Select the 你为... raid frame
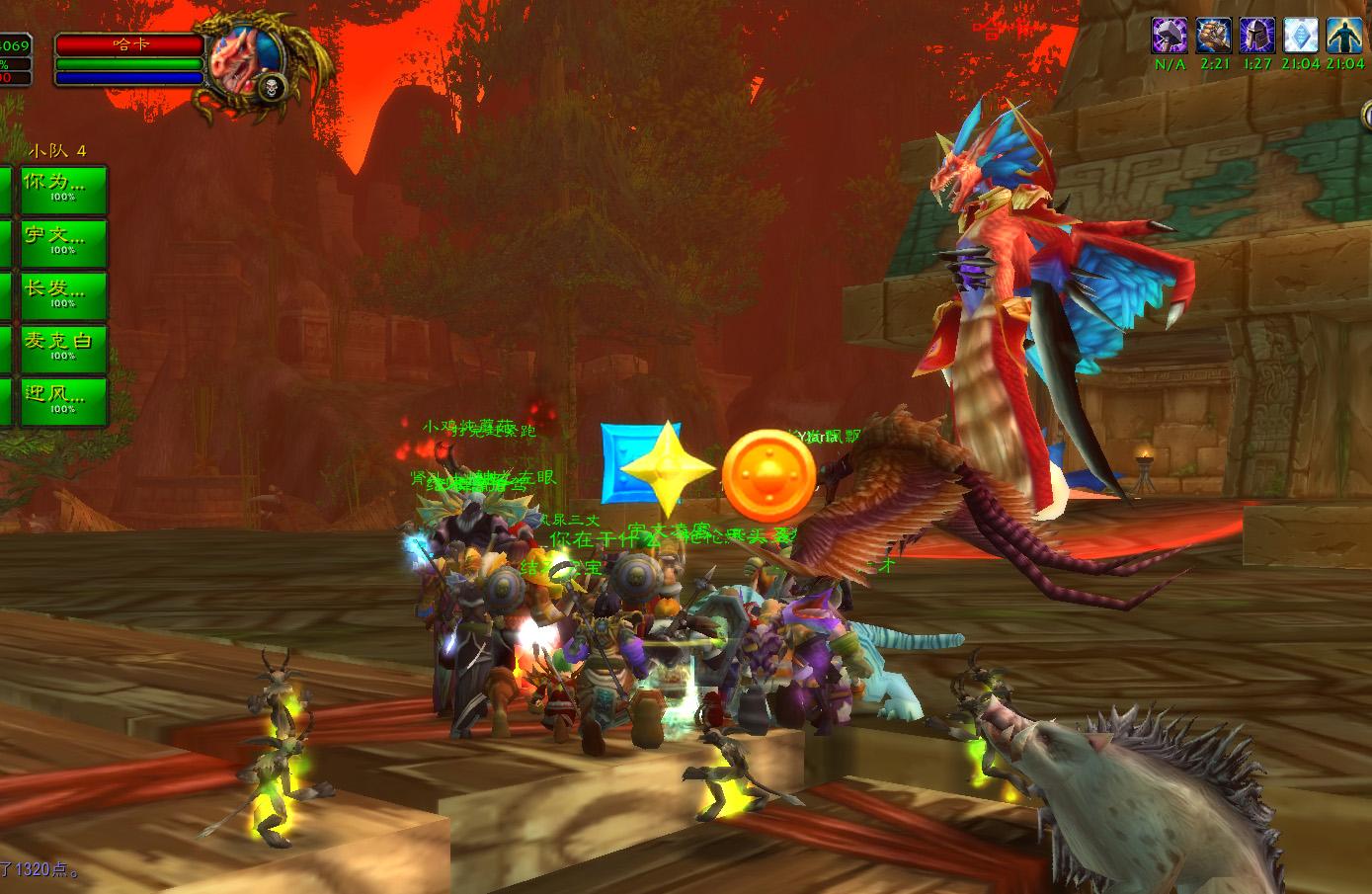This screenshot has width=1372, height=894. pos(63,189)
